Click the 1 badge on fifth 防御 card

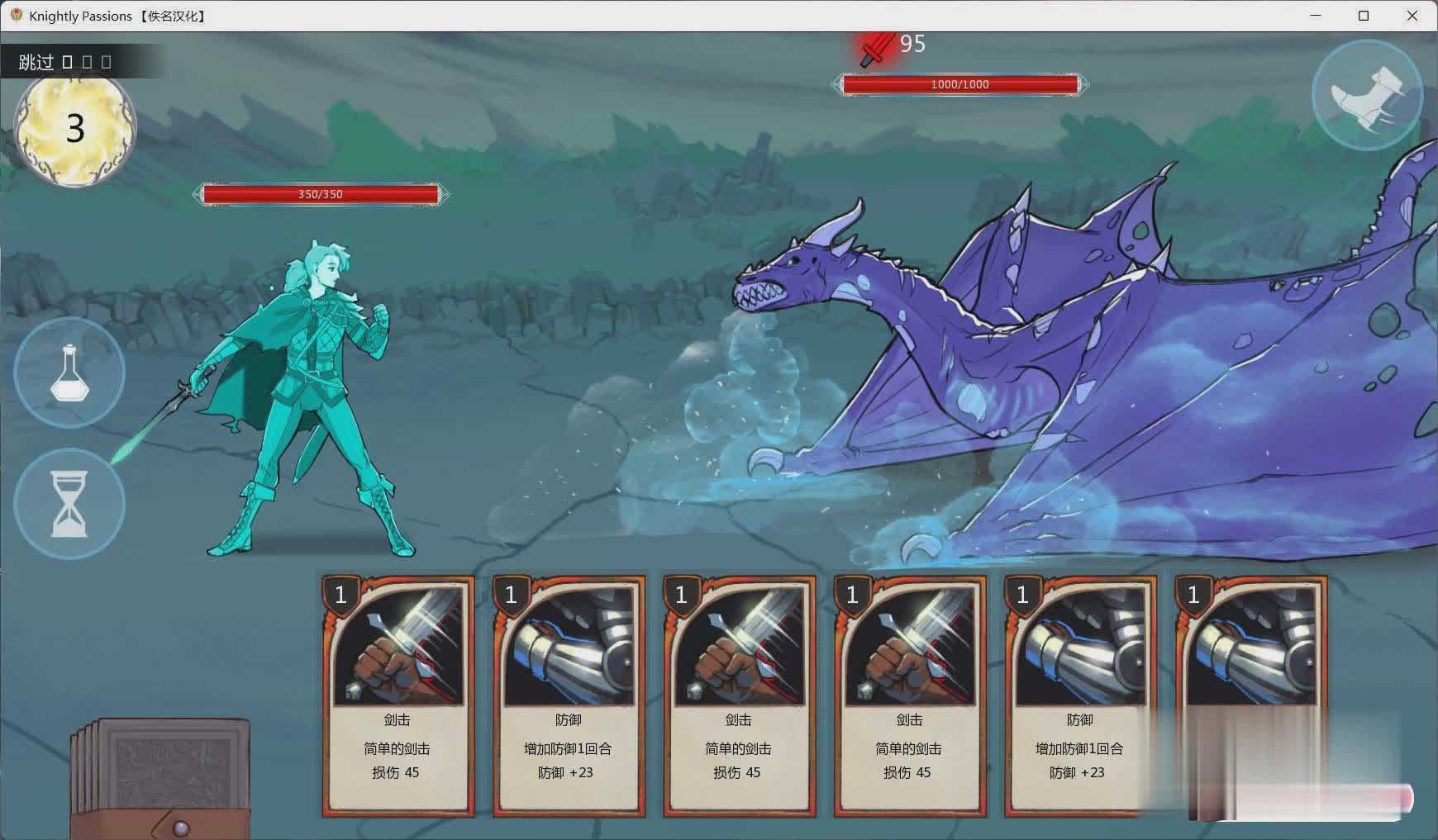[x=1023, y=595]
